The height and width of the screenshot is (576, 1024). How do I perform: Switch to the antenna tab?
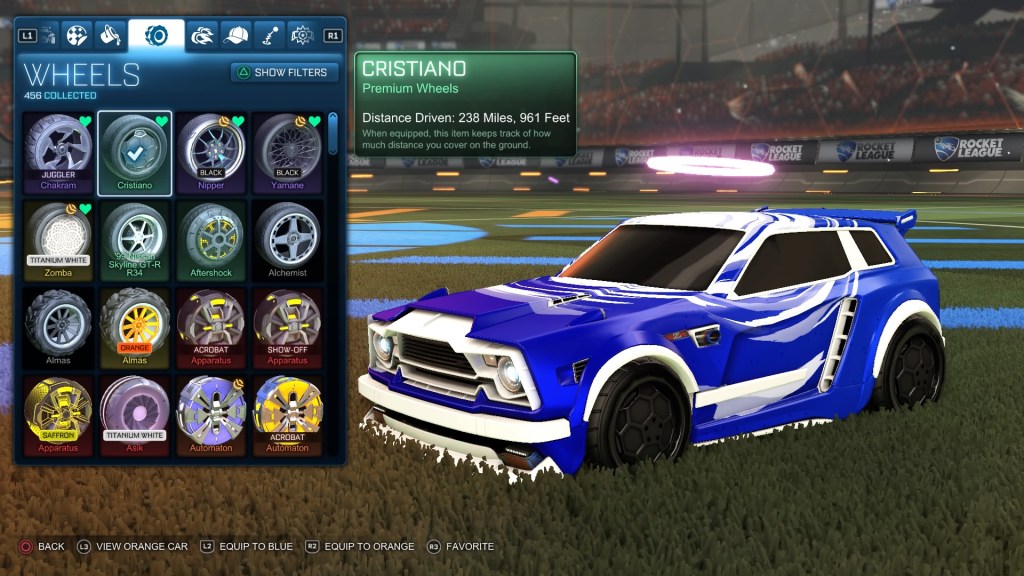tap(269, 35)
